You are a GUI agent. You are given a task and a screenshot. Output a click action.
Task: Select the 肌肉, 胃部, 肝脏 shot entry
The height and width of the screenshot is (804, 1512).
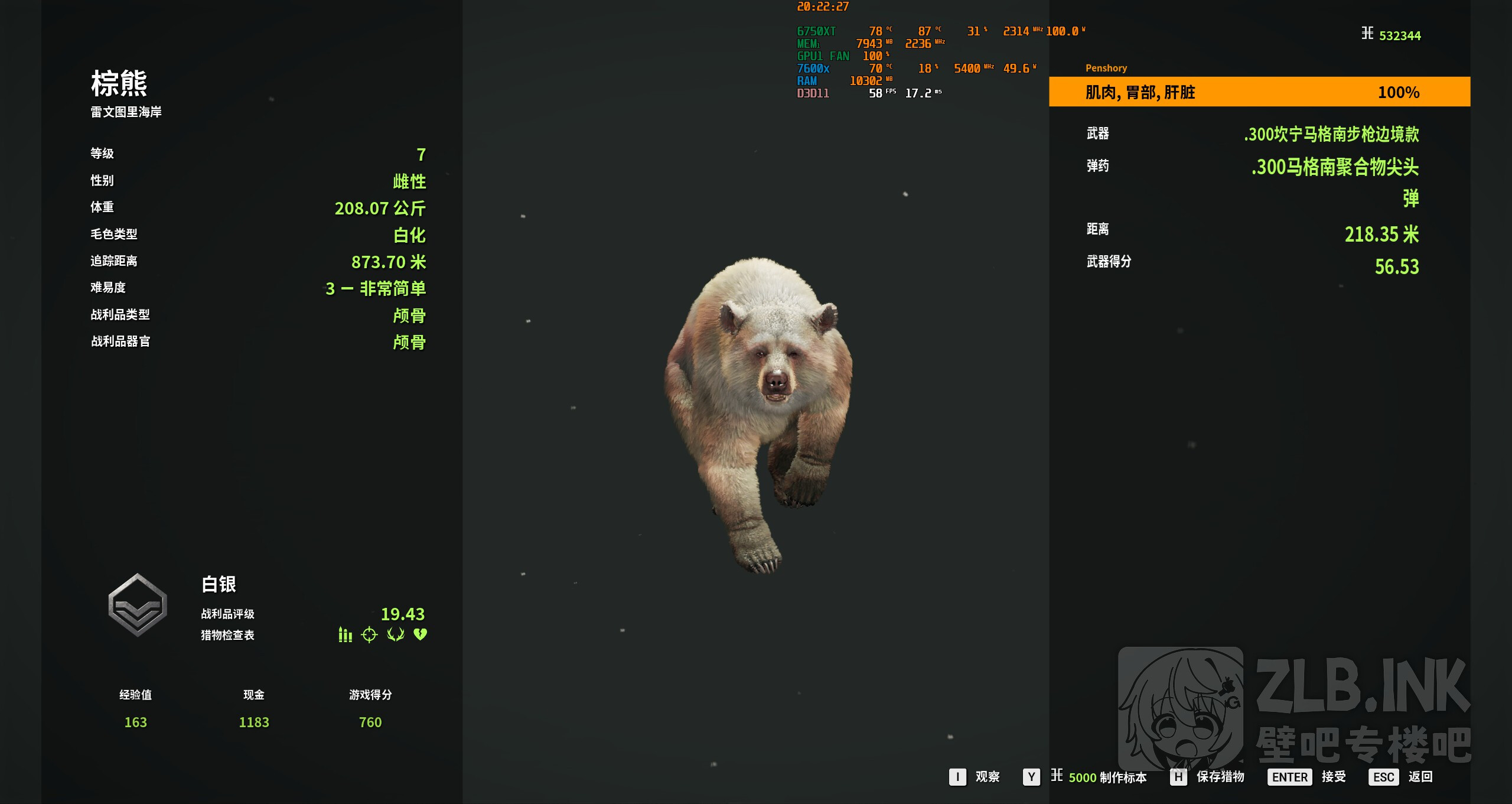click(x=1259, y=92)
